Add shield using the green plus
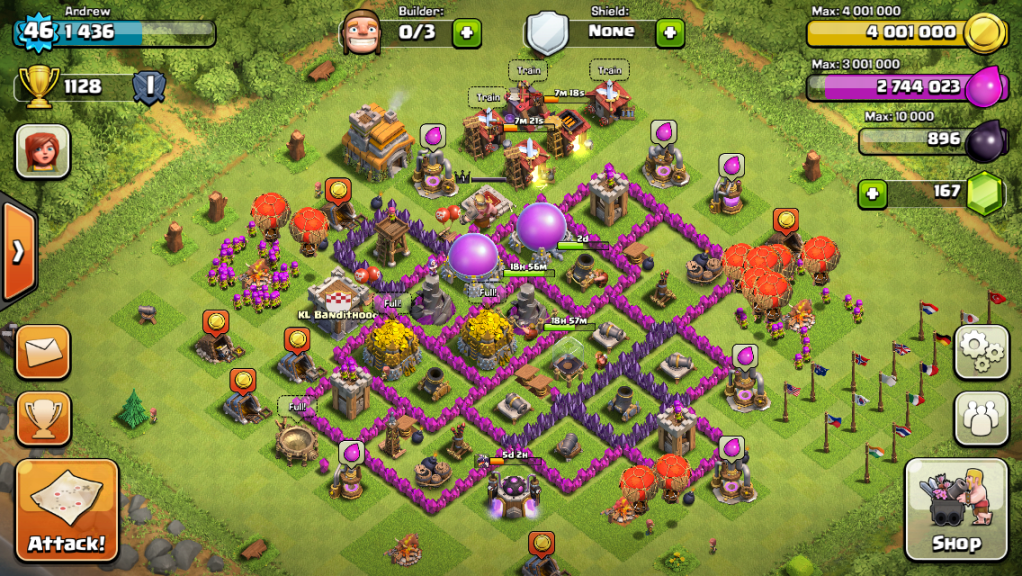Viewport: 1022px width, 576px height. (x=669, y=32)
